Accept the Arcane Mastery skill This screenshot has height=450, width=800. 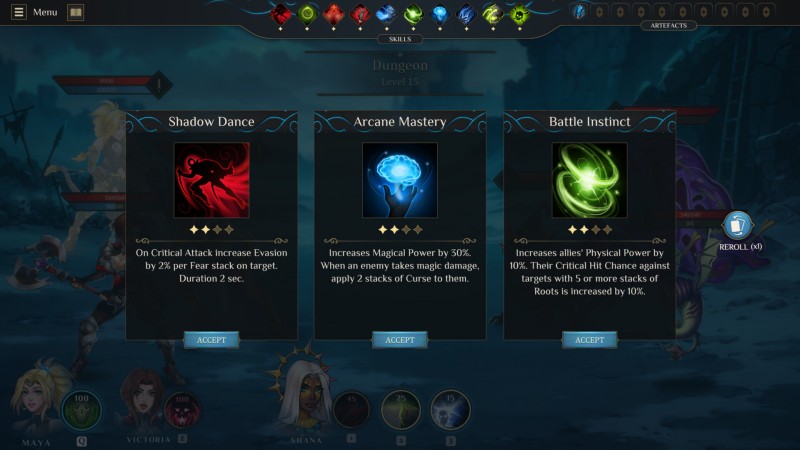point(400,340)
